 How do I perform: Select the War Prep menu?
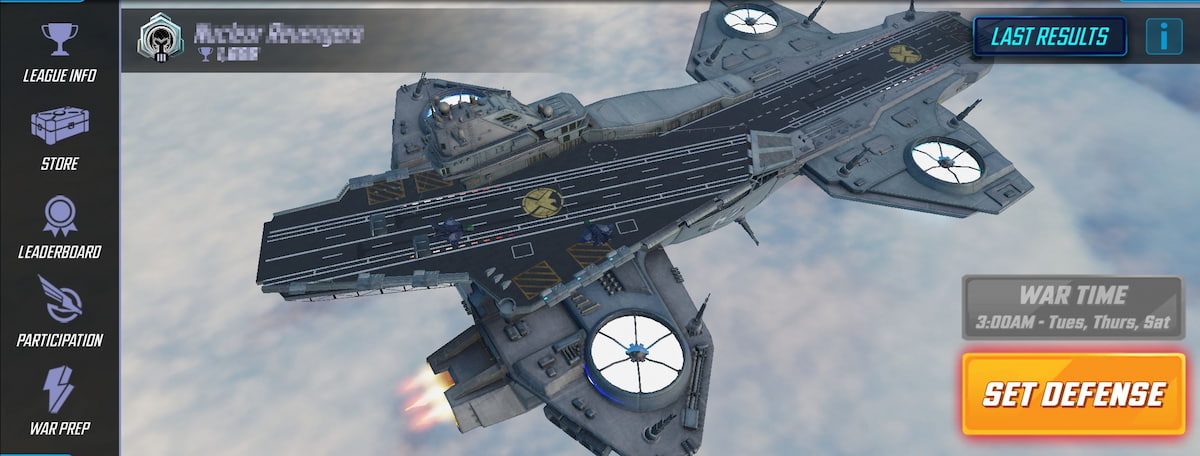pos(60,400)
